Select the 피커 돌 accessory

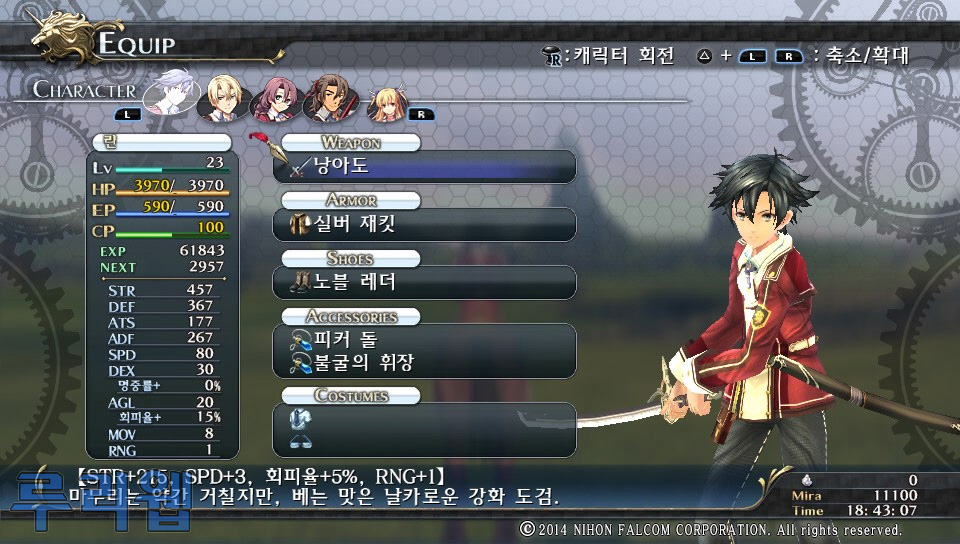coord(425,340)
